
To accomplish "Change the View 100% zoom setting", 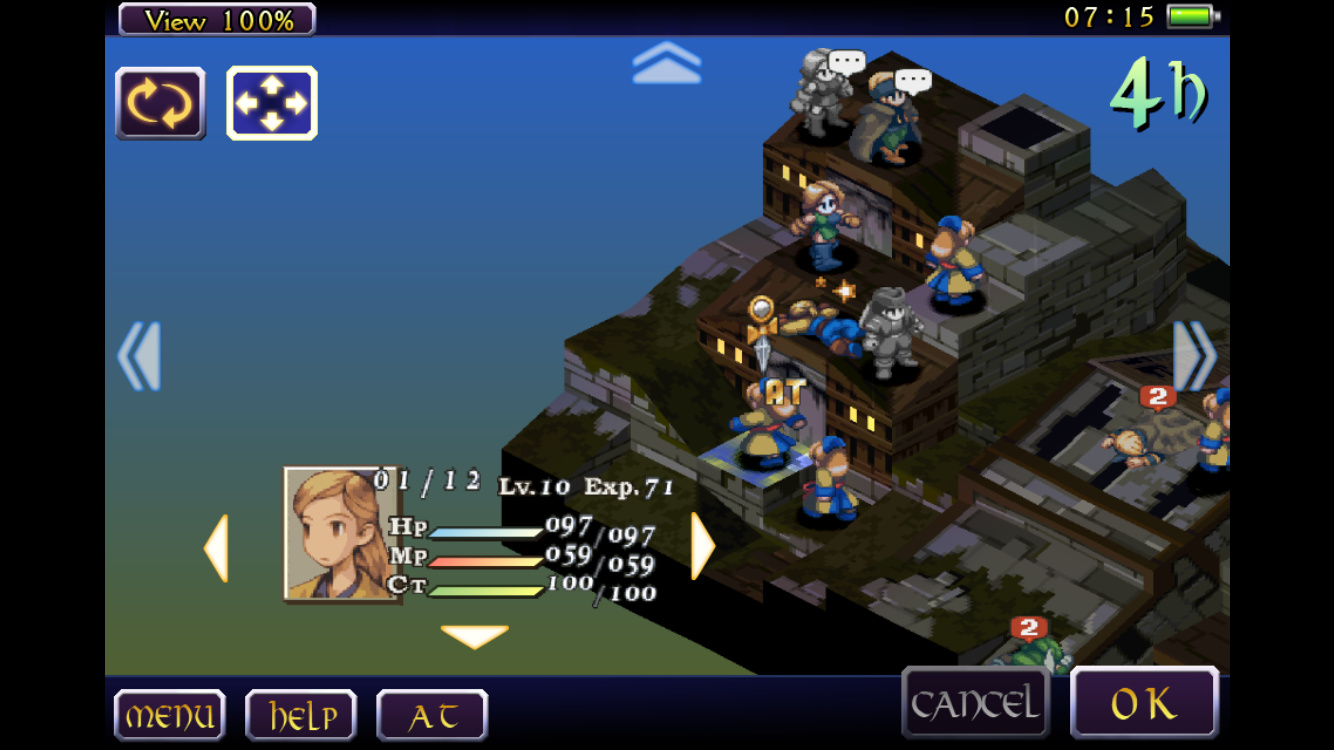I will point(217,19).
